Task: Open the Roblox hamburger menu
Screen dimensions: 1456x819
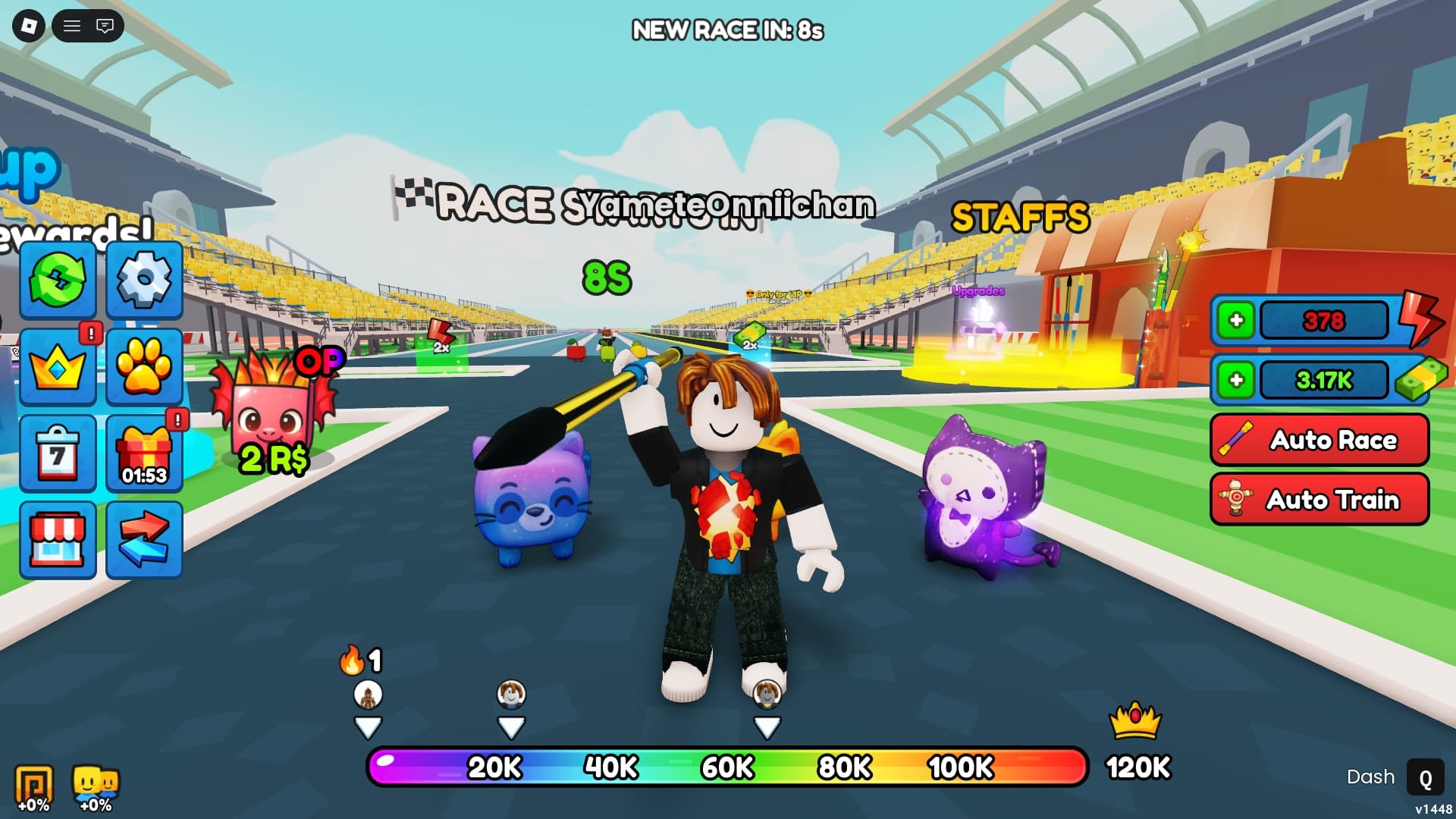Action: click(x=72, y=27)
